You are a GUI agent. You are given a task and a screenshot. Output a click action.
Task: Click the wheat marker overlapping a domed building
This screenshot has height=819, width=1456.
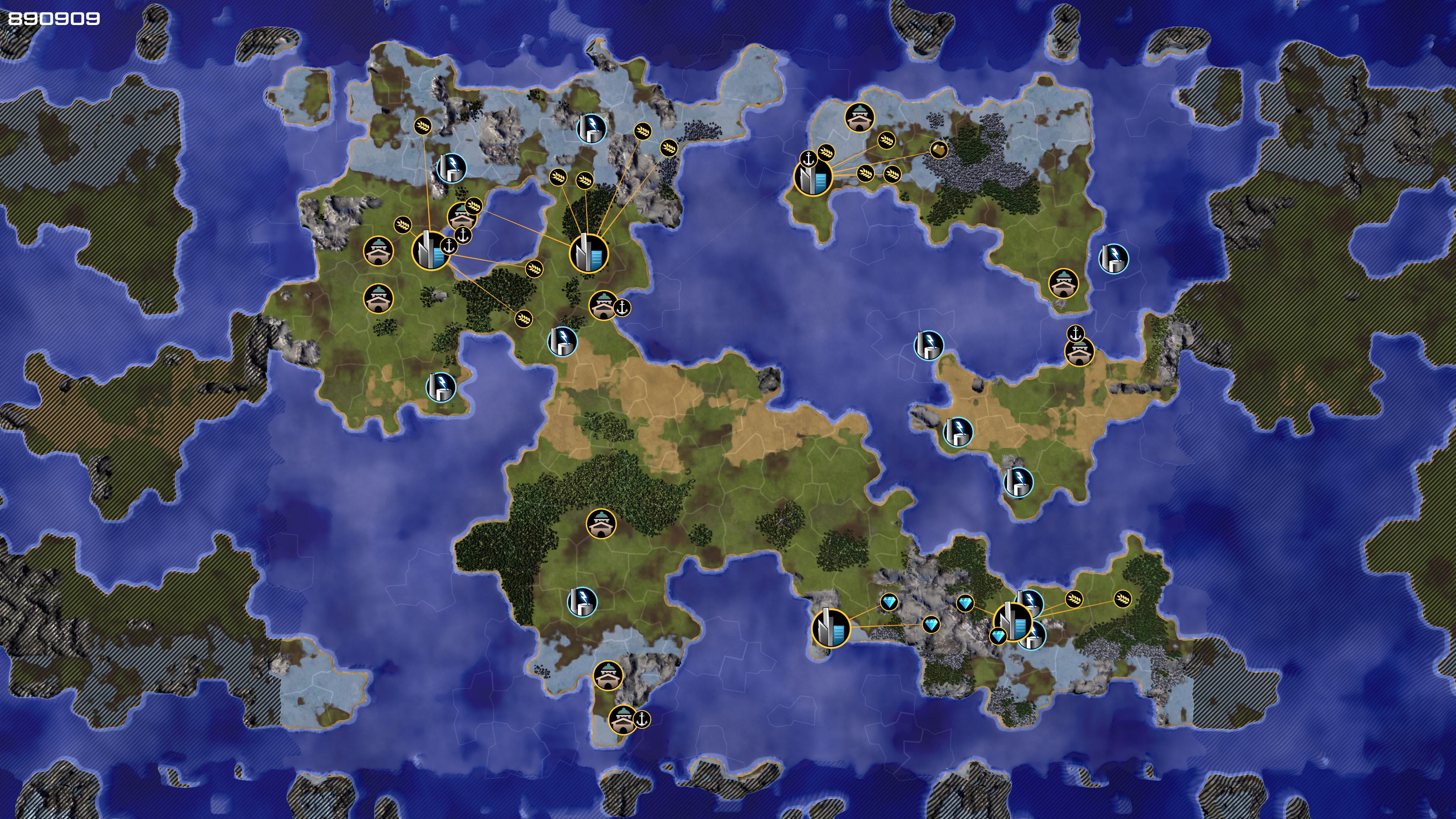click(474, 206)
